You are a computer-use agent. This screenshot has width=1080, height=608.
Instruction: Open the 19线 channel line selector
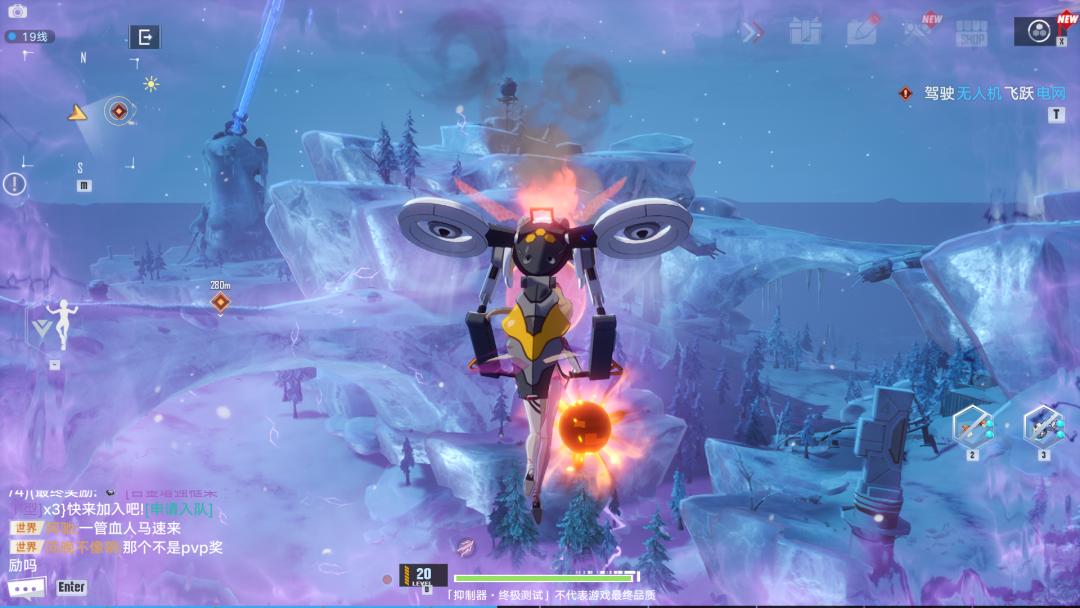click(x=29, y=36)
